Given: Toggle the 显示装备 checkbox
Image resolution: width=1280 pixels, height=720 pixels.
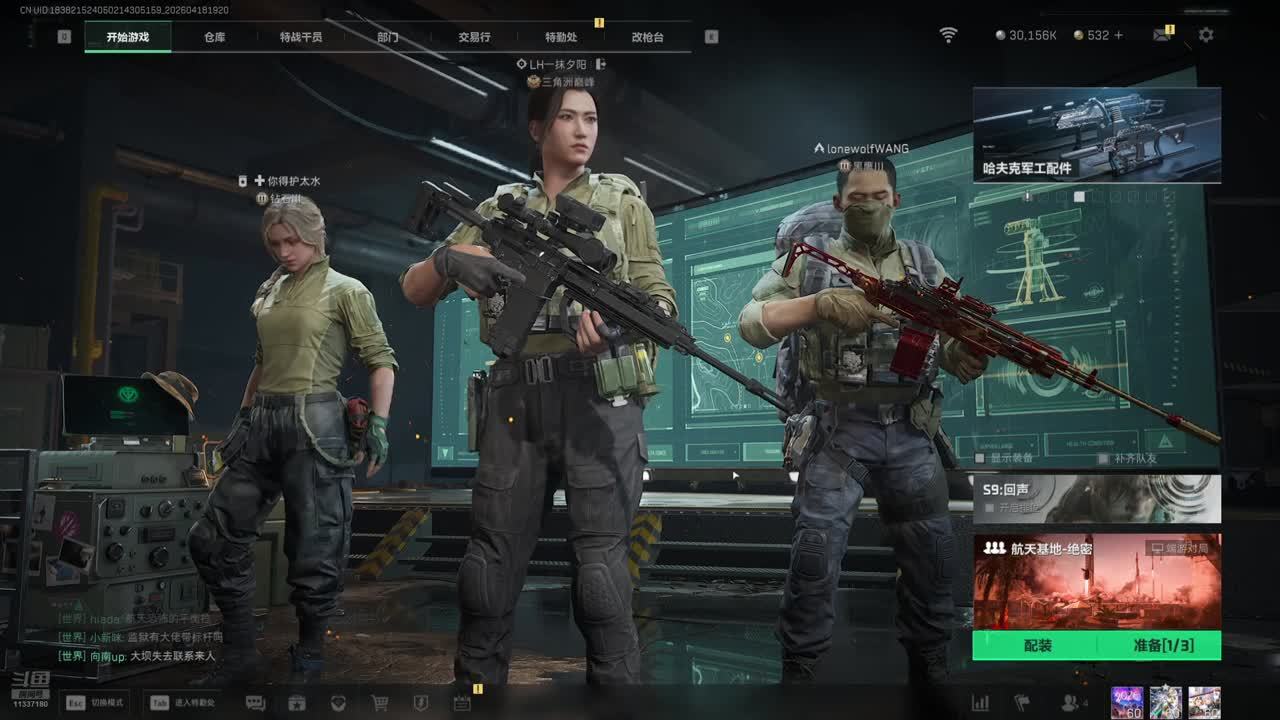Looking at the screenshot, I should 981,458.
